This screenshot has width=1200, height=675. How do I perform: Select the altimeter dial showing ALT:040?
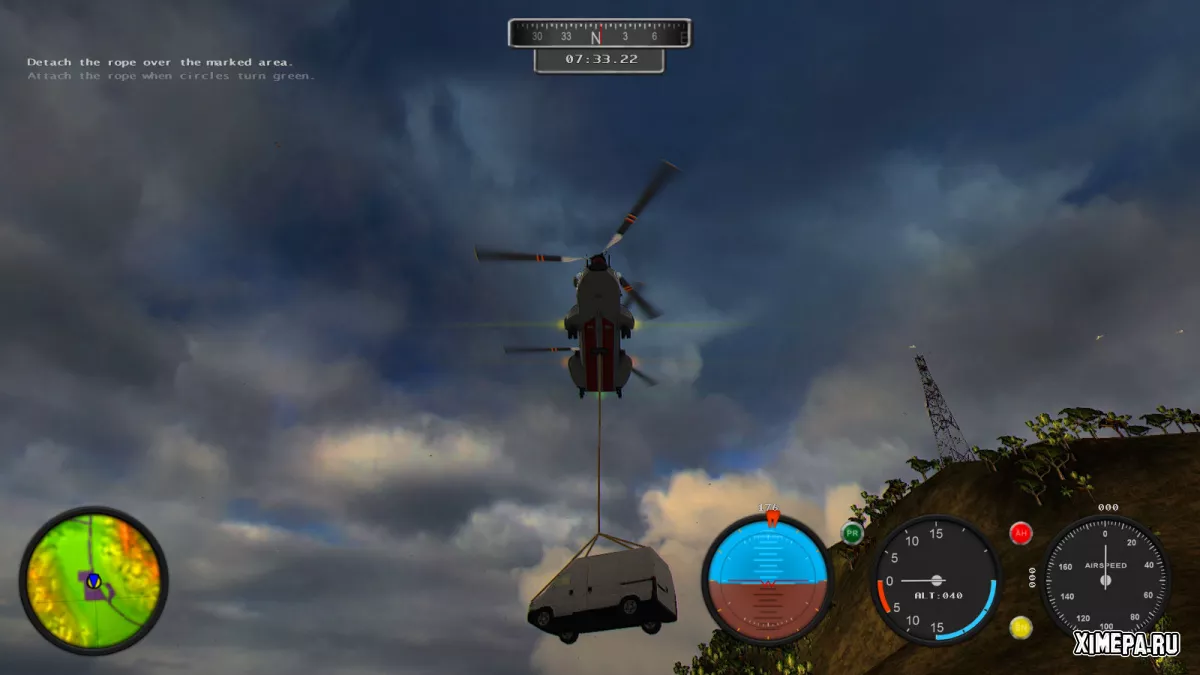tap(935, 580)
